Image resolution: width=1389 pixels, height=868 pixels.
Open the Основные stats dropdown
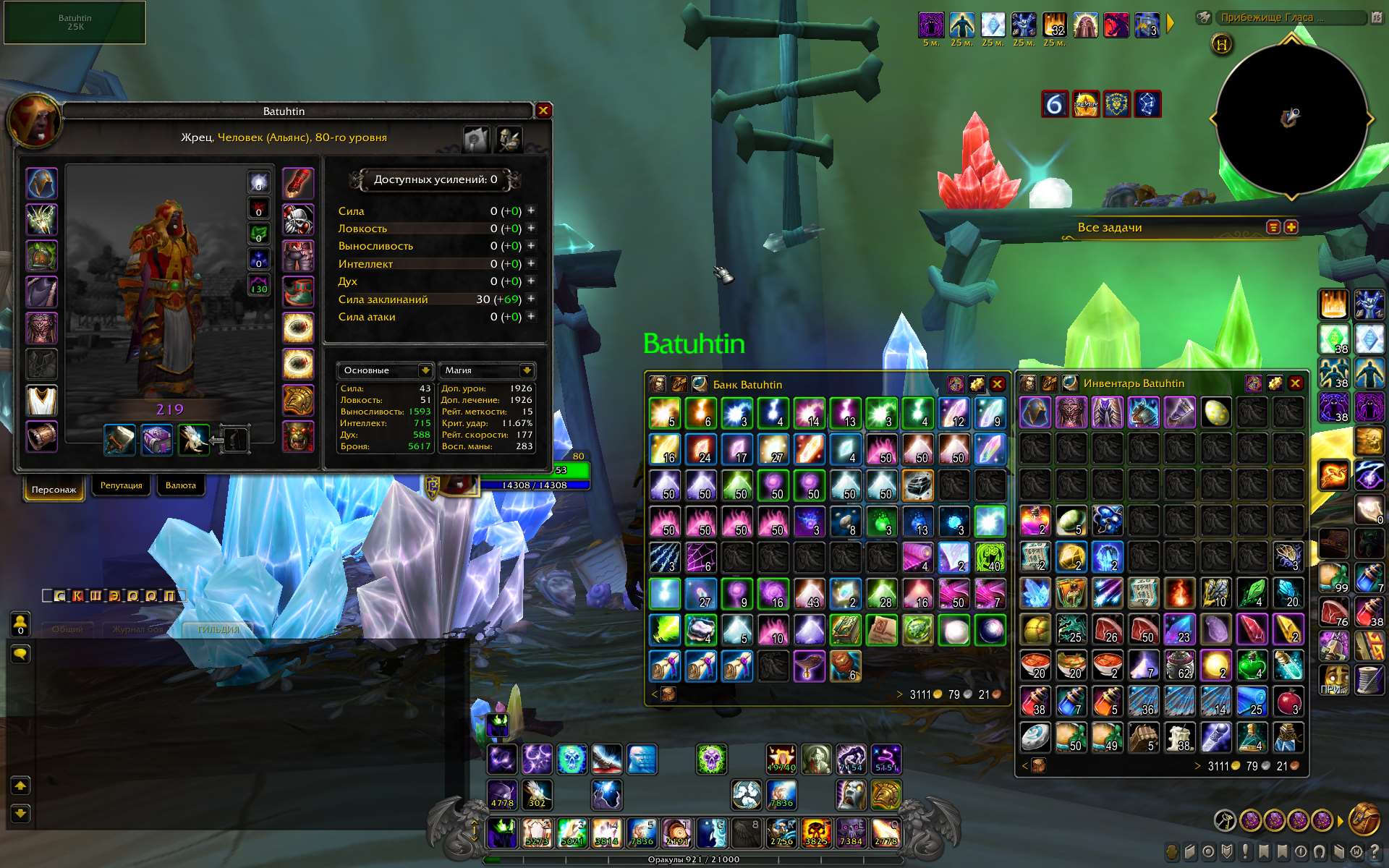pos(425,370)
